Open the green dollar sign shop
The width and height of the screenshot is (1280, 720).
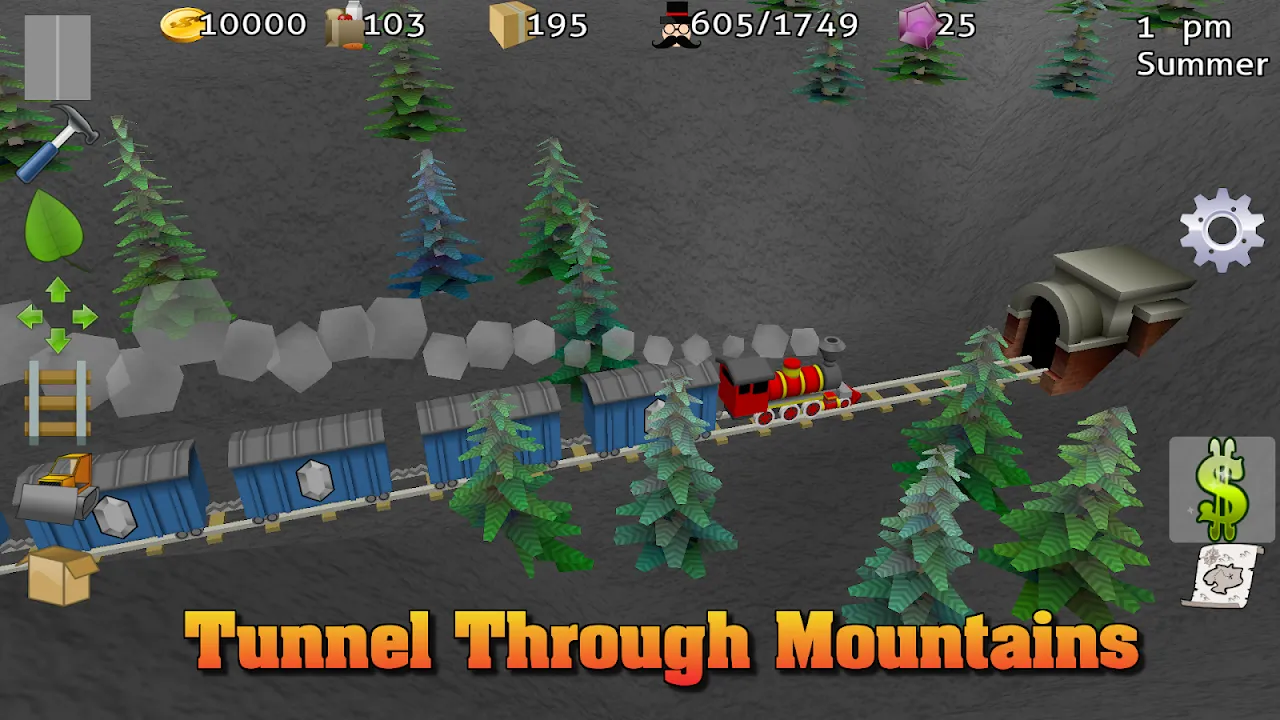(1221, 488)
